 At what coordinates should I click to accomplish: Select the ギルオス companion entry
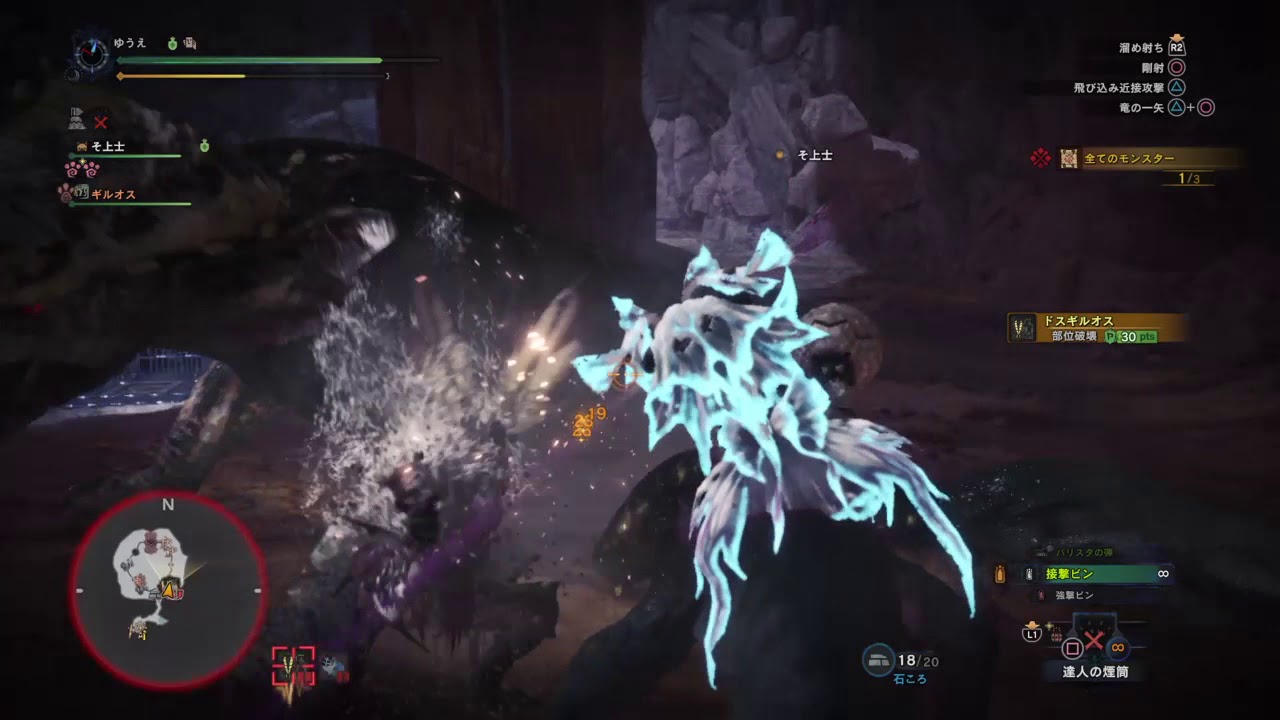pyautogui.click(x=113, y=195)
